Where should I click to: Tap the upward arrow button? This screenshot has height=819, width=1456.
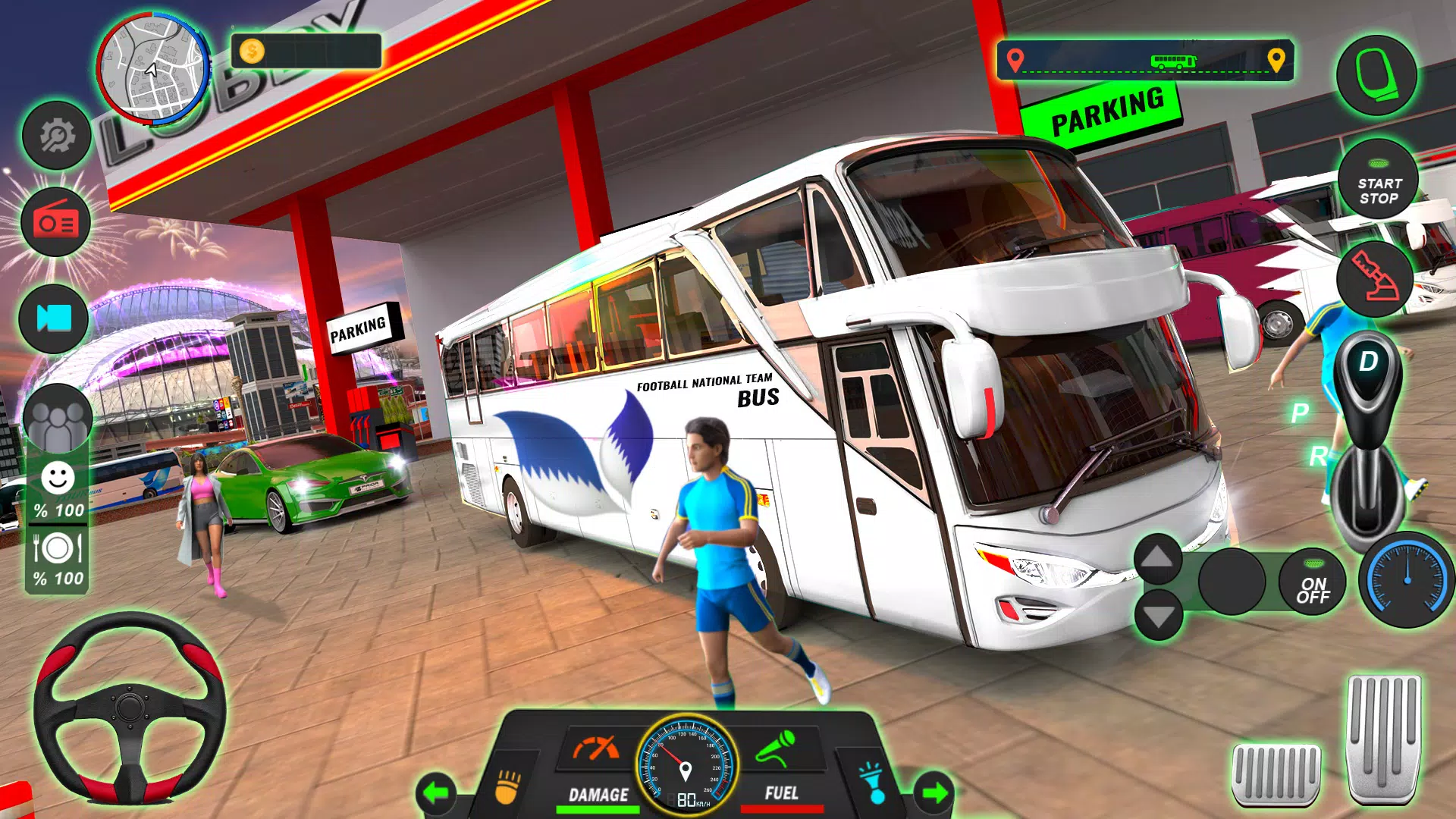click(x=1157, y=558)
